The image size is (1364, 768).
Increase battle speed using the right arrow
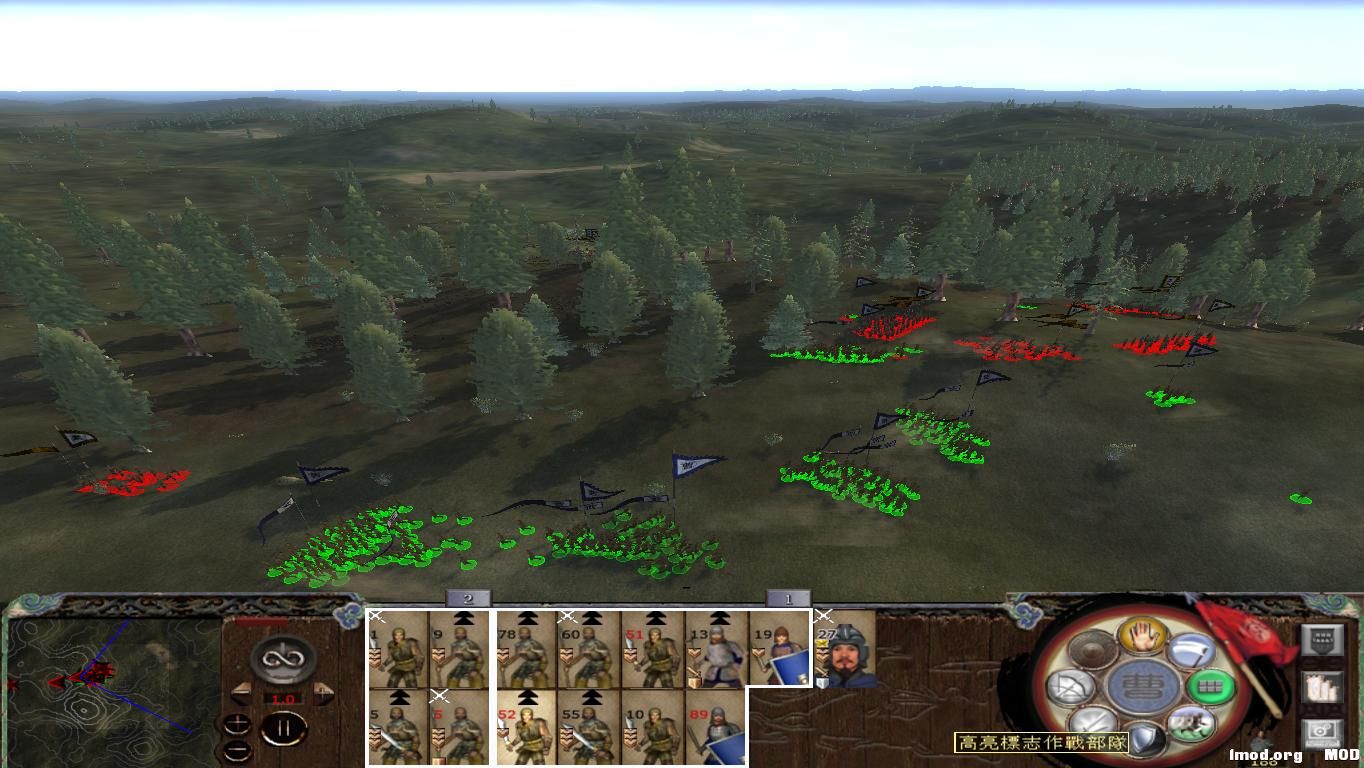pyautogui.click(x=322, y=694)
